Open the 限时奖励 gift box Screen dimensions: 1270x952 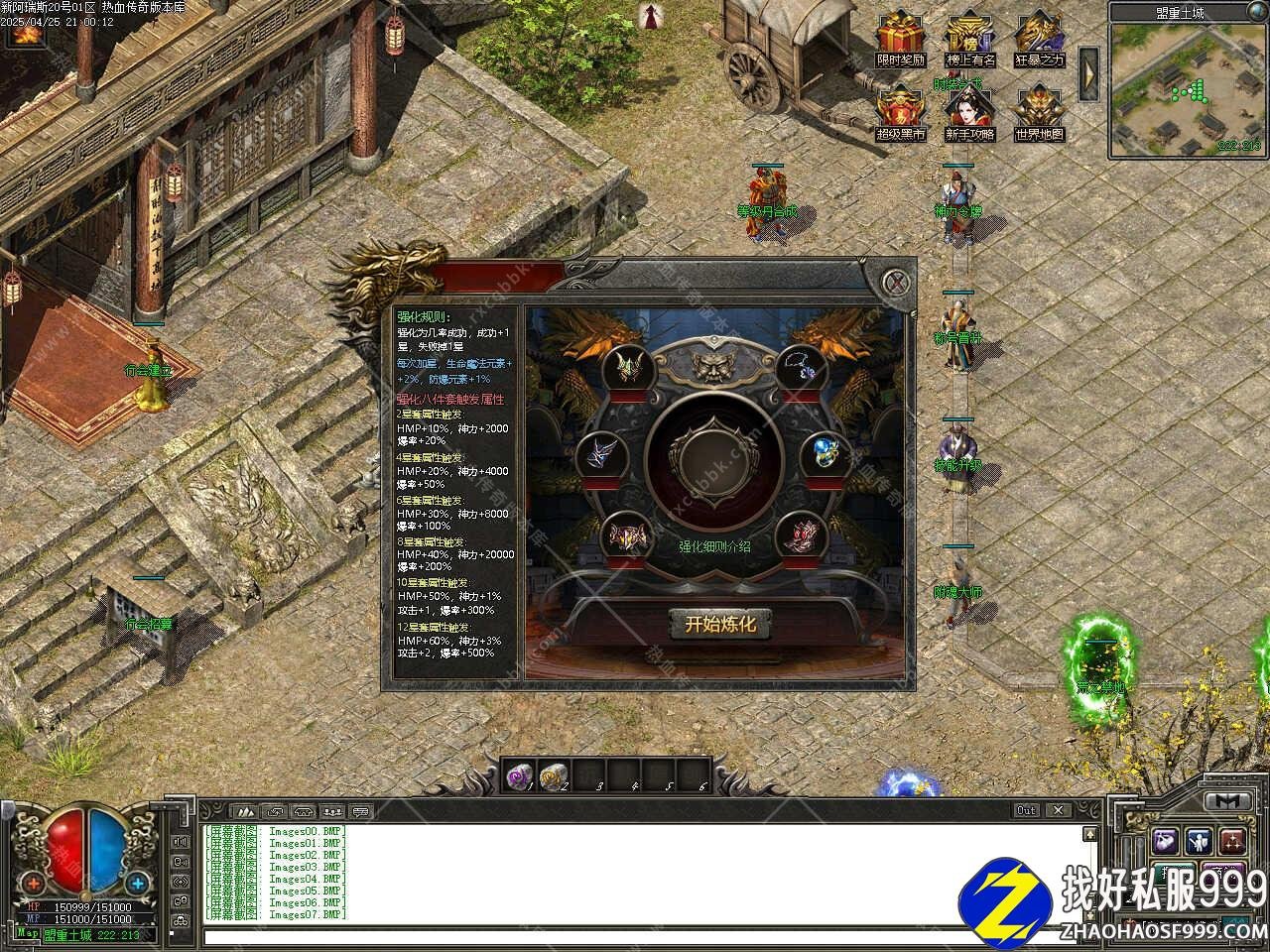[x=900, y=34]
